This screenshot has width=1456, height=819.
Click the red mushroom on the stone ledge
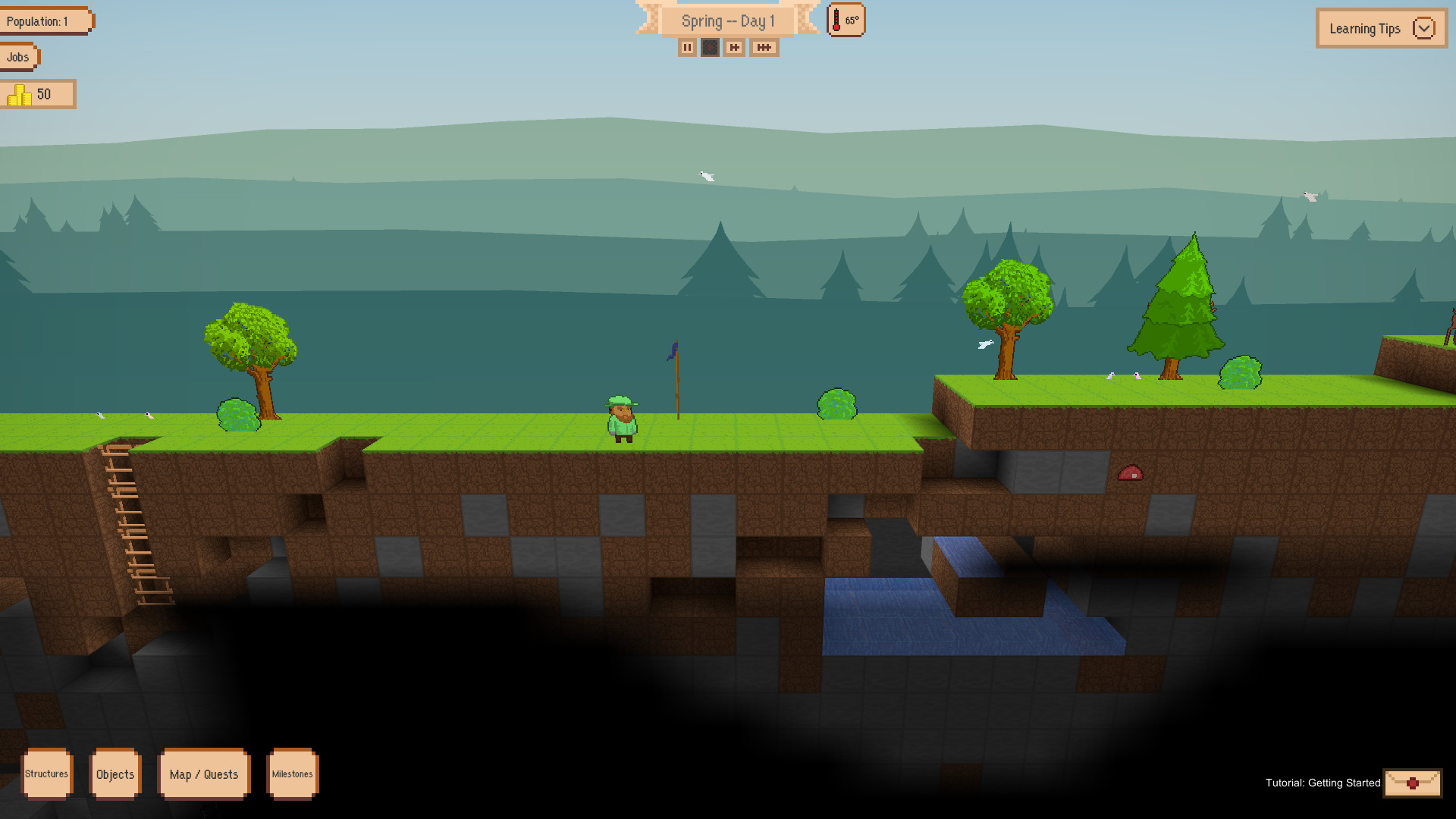pyautogui.click(x=1131, y=474)
